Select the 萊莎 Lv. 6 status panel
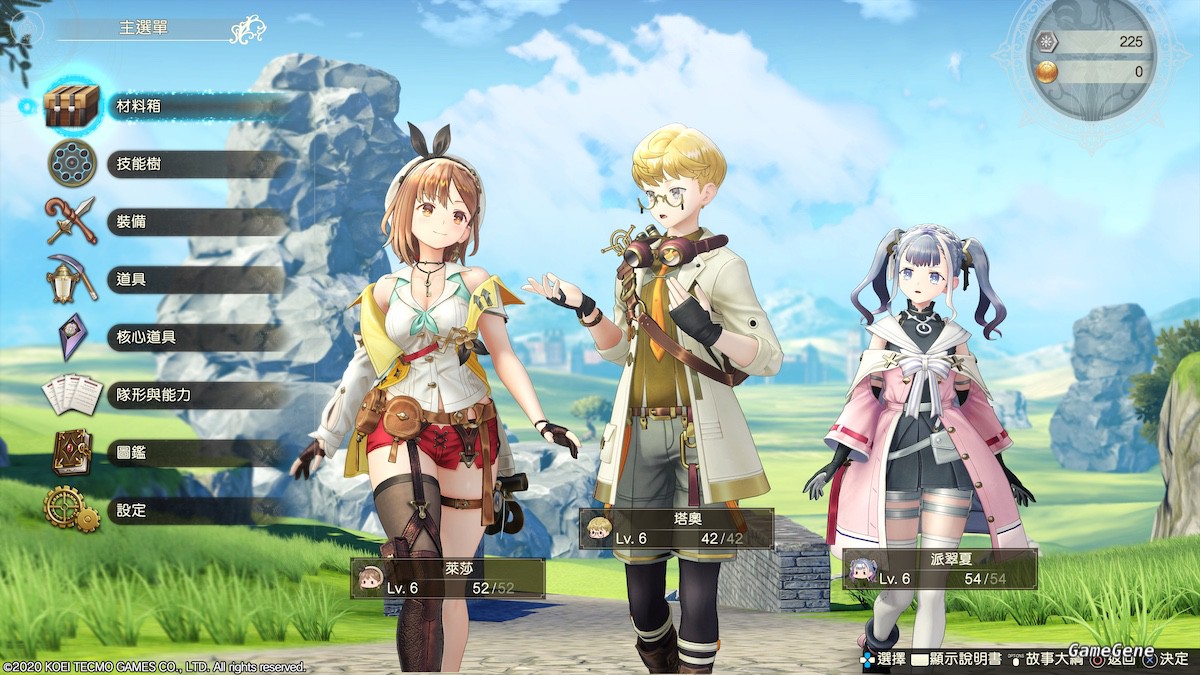This screenshot has height=675, width=1200. (447, 578)
